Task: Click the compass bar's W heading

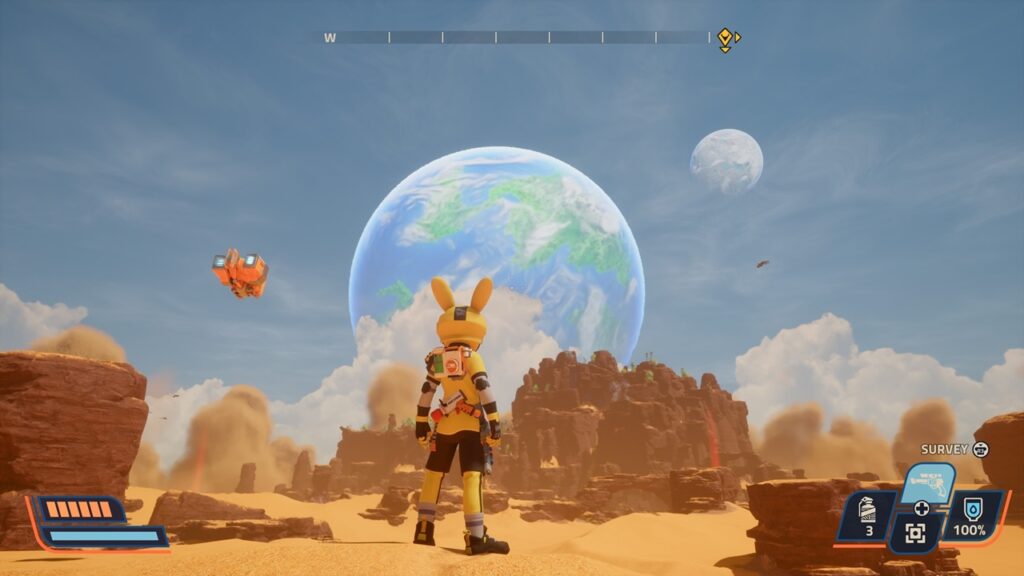Action: [330, 38]
